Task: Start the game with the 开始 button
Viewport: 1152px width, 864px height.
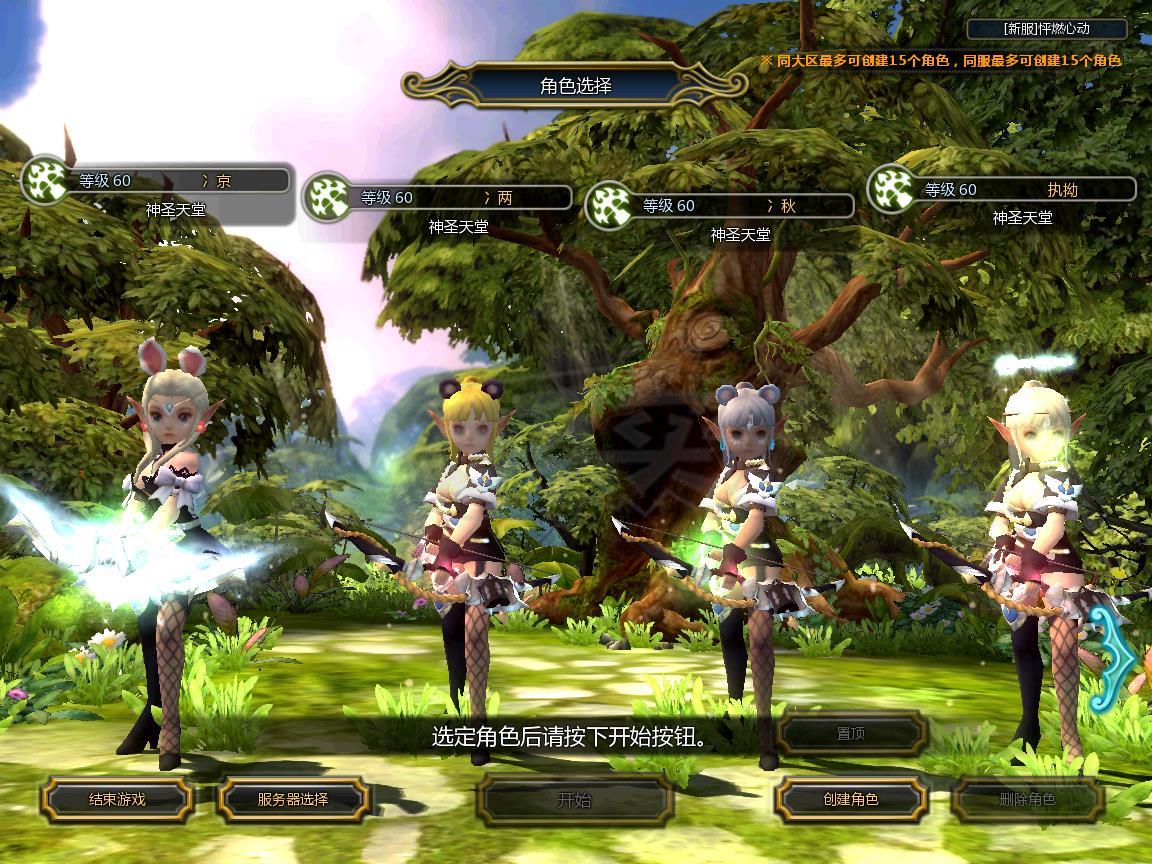Action: 574,799
